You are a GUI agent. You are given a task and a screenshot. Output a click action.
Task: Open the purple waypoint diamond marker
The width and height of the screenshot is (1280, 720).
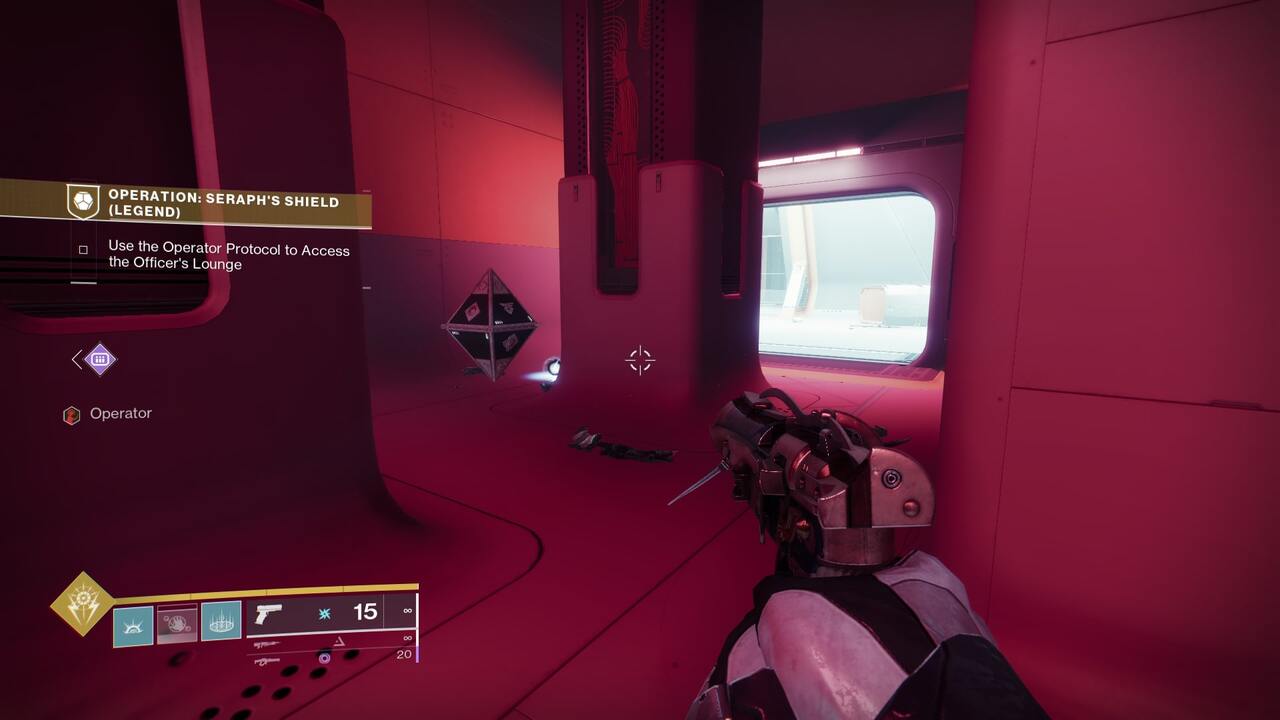(98, 357)
